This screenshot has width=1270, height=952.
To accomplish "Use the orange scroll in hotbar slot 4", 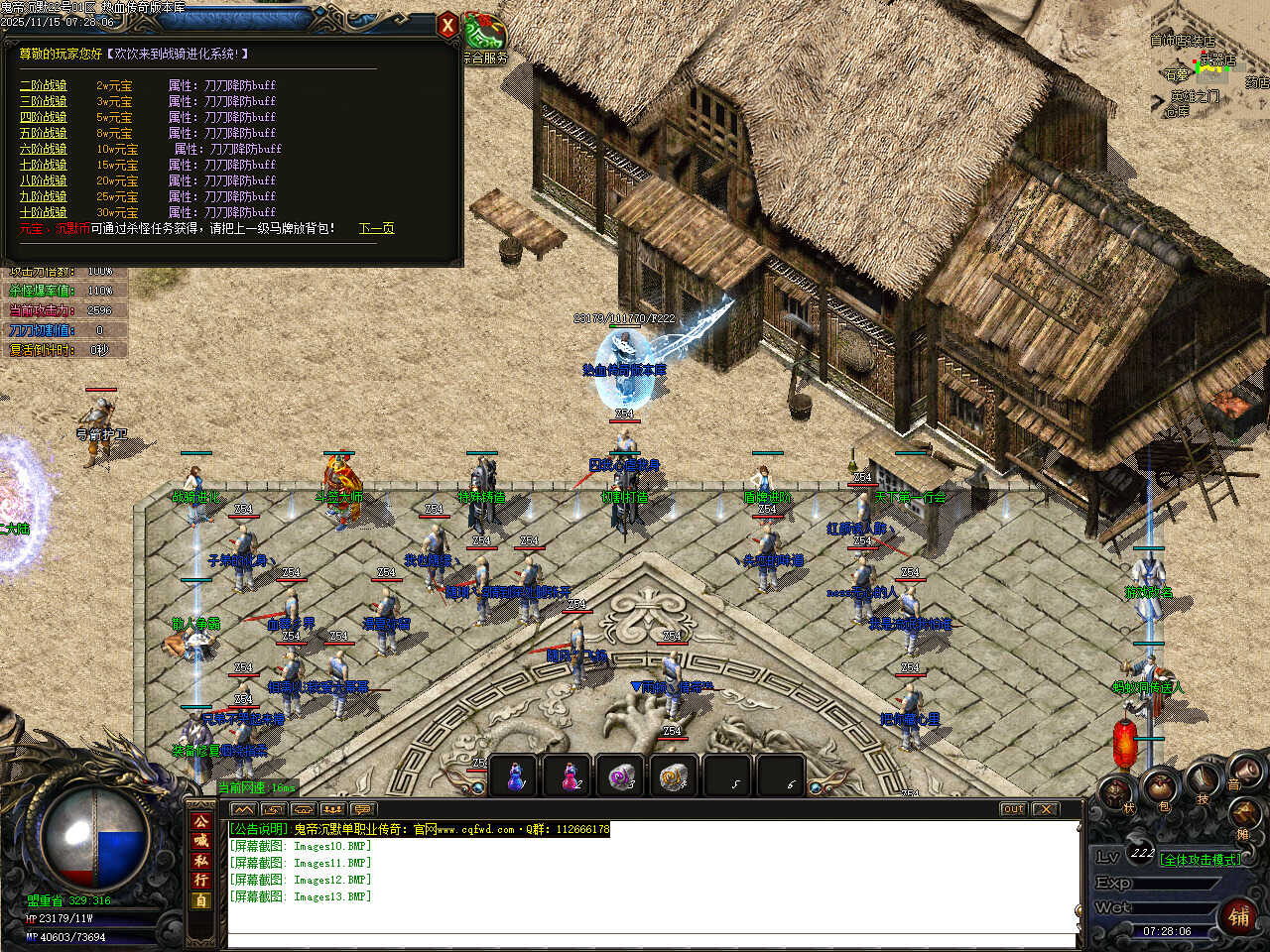I will click(x=677, y=776).
